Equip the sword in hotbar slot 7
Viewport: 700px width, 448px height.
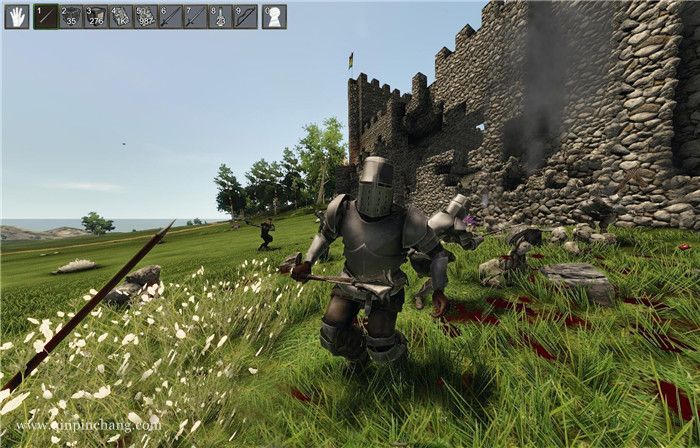pos(196,16)
